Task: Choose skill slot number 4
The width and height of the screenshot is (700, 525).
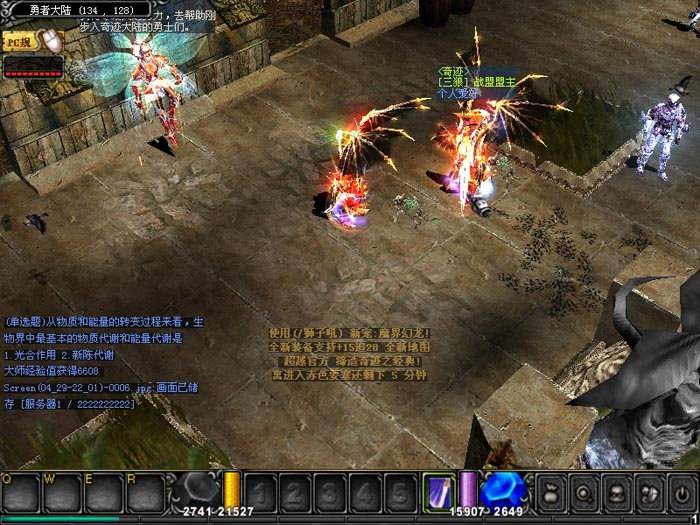Action: 365,493
